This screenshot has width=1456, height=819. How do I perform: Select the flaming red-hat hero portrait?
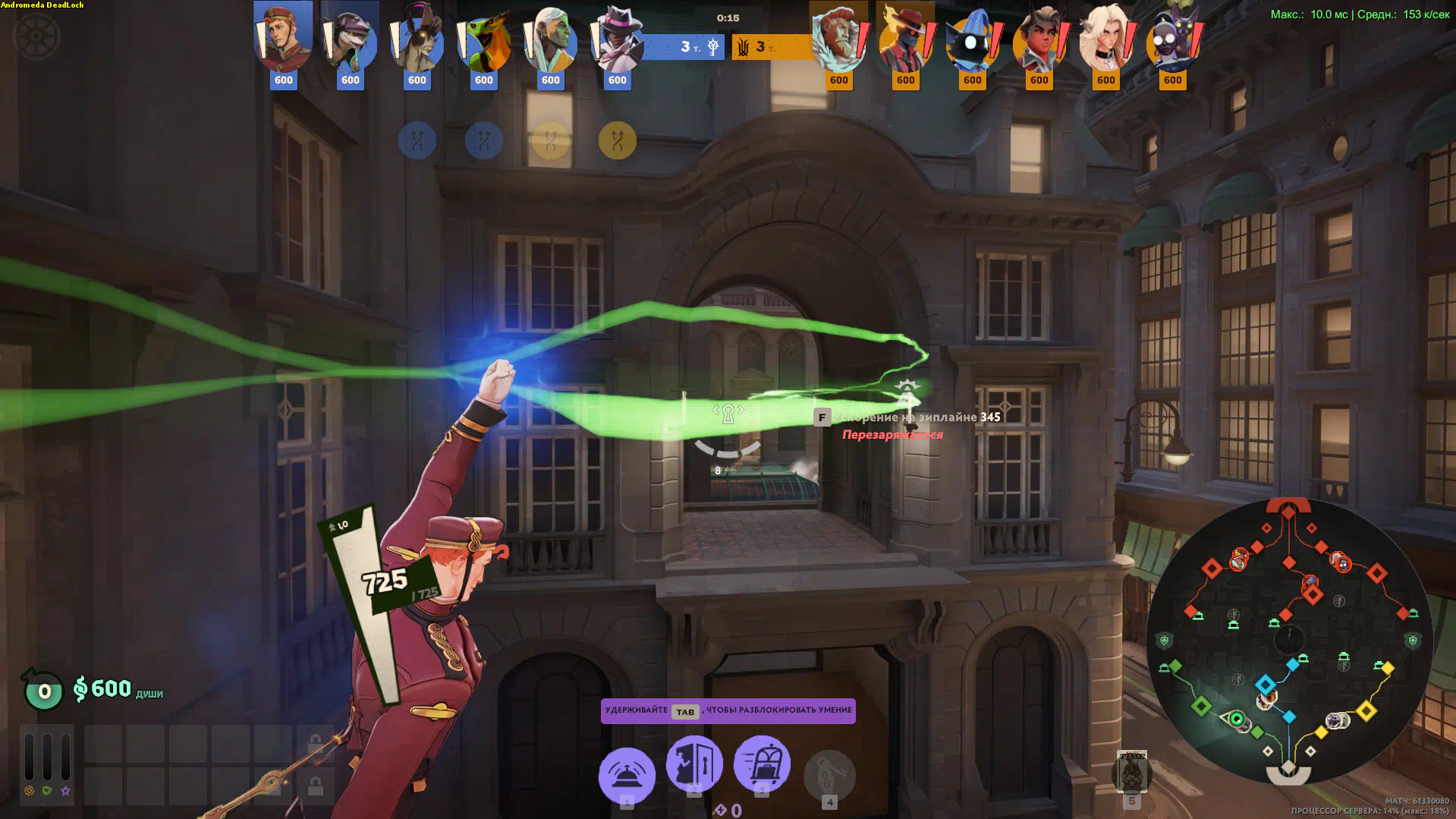pyautogui.click(x=905, y=39)
